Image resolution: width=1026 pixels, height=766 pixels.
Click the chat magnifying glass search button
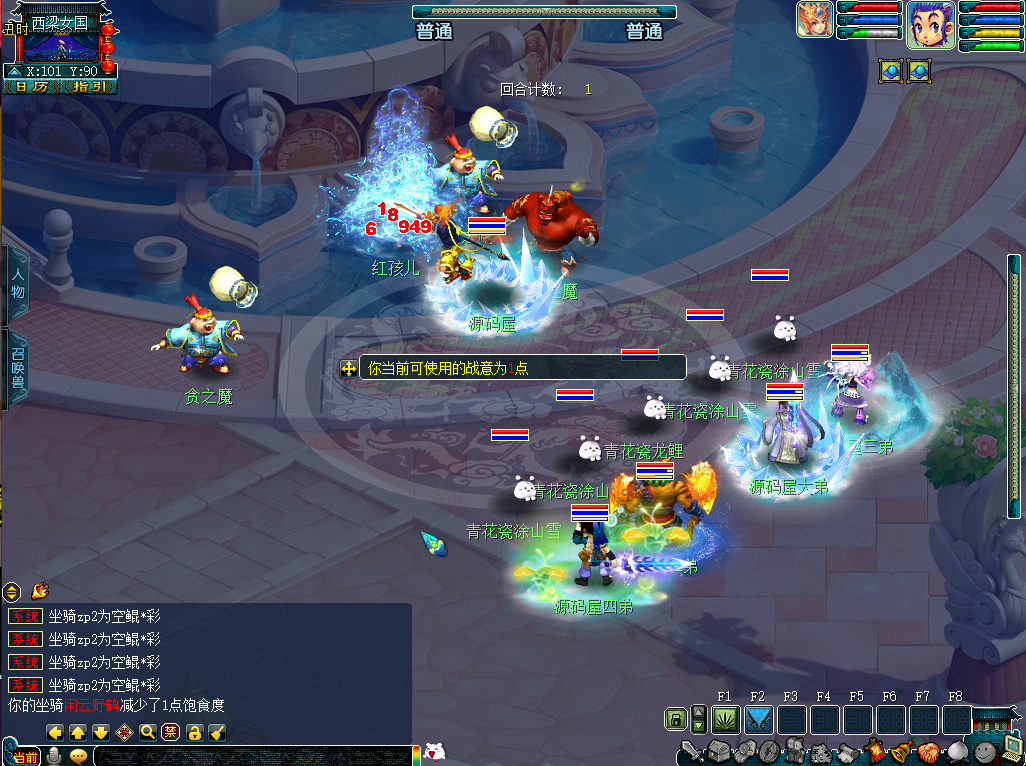click(x=148, y=732)
